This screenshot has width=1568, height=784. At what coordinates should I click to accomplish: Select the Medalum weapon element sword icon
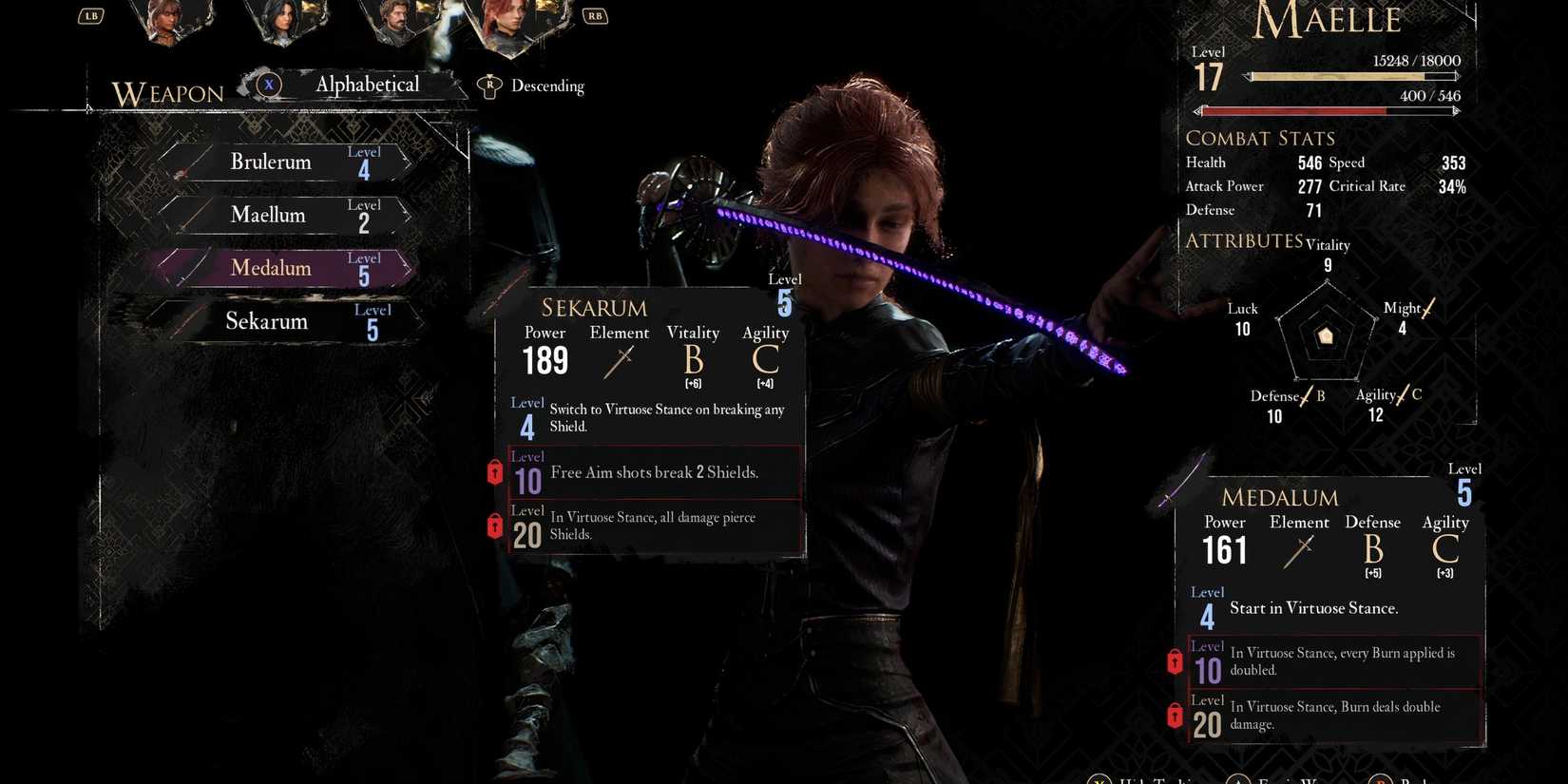1299,549
